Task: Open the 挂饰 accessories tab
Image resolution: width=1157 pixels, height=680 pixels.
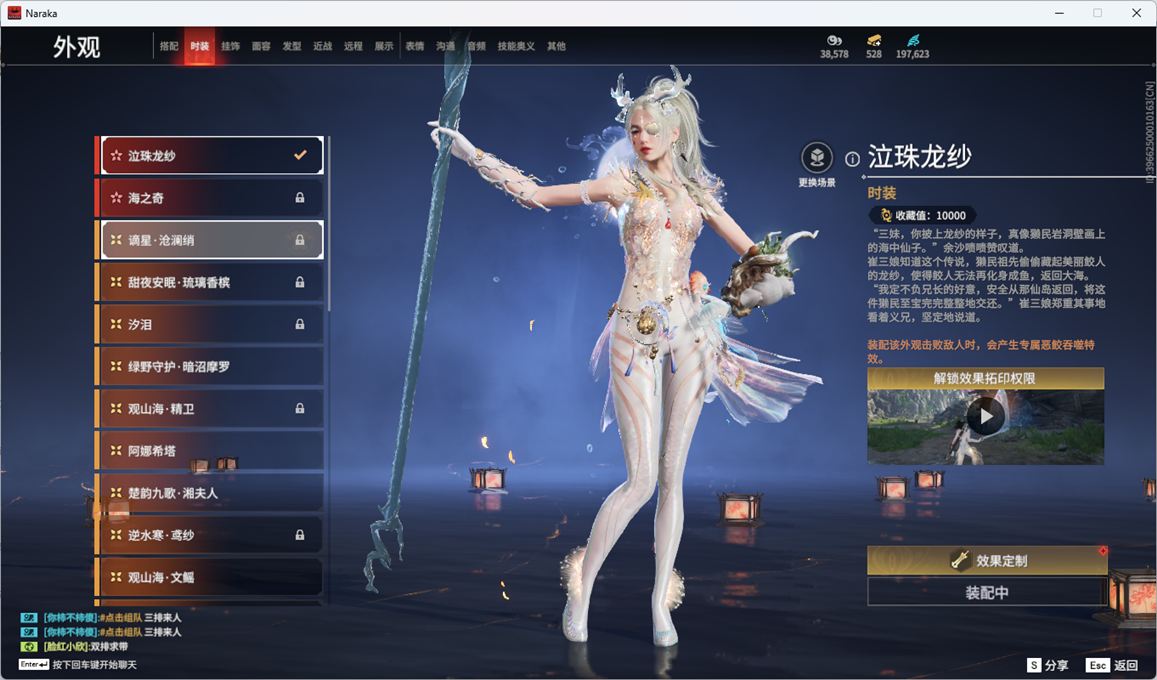Action: [230, 46]
